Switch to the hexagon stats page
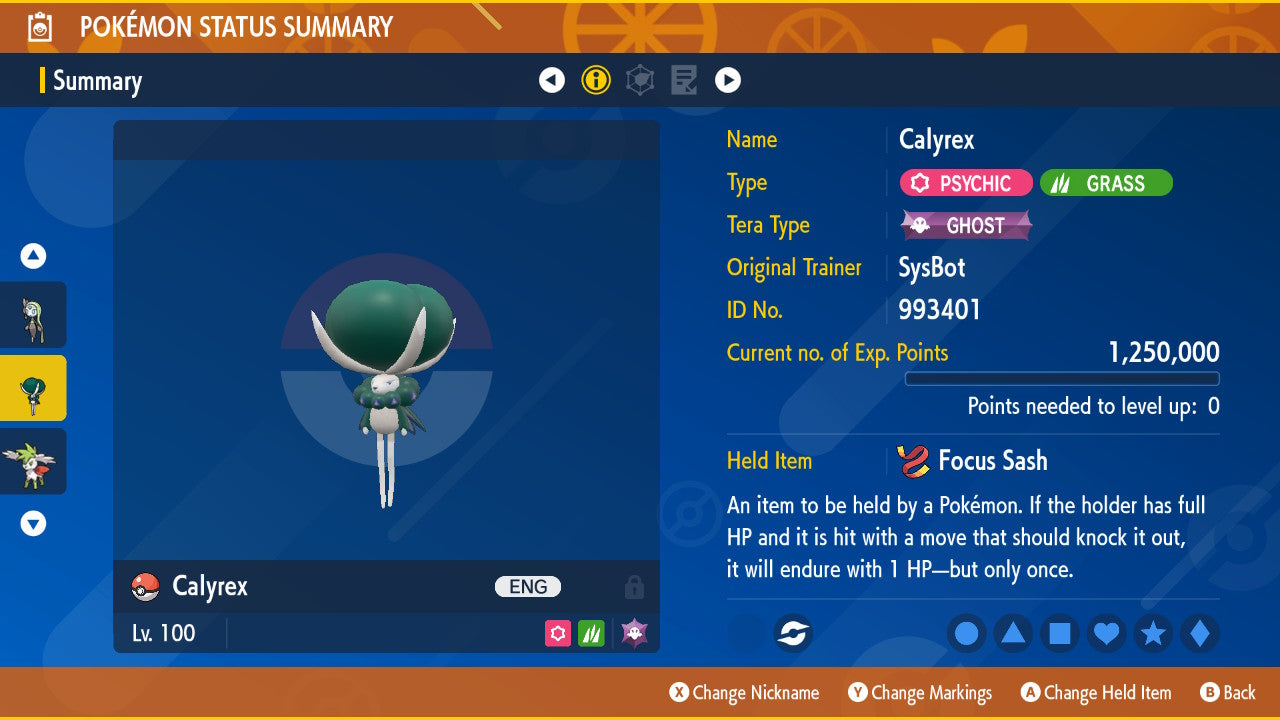Viewport: 1280px width, 720px height. (x=640, y=80)
